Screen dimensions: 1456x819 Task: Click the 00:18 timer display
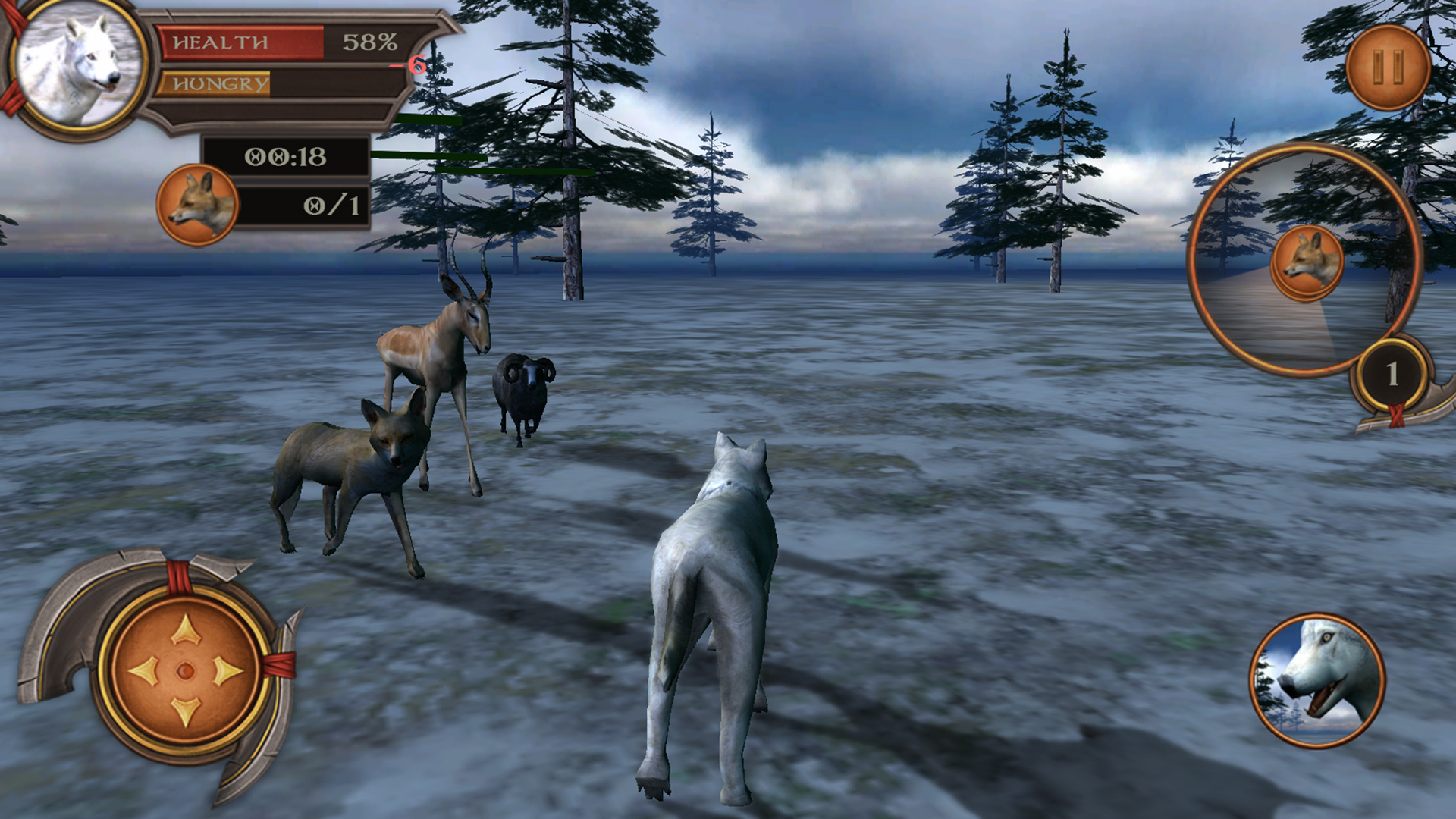[287, 155]
